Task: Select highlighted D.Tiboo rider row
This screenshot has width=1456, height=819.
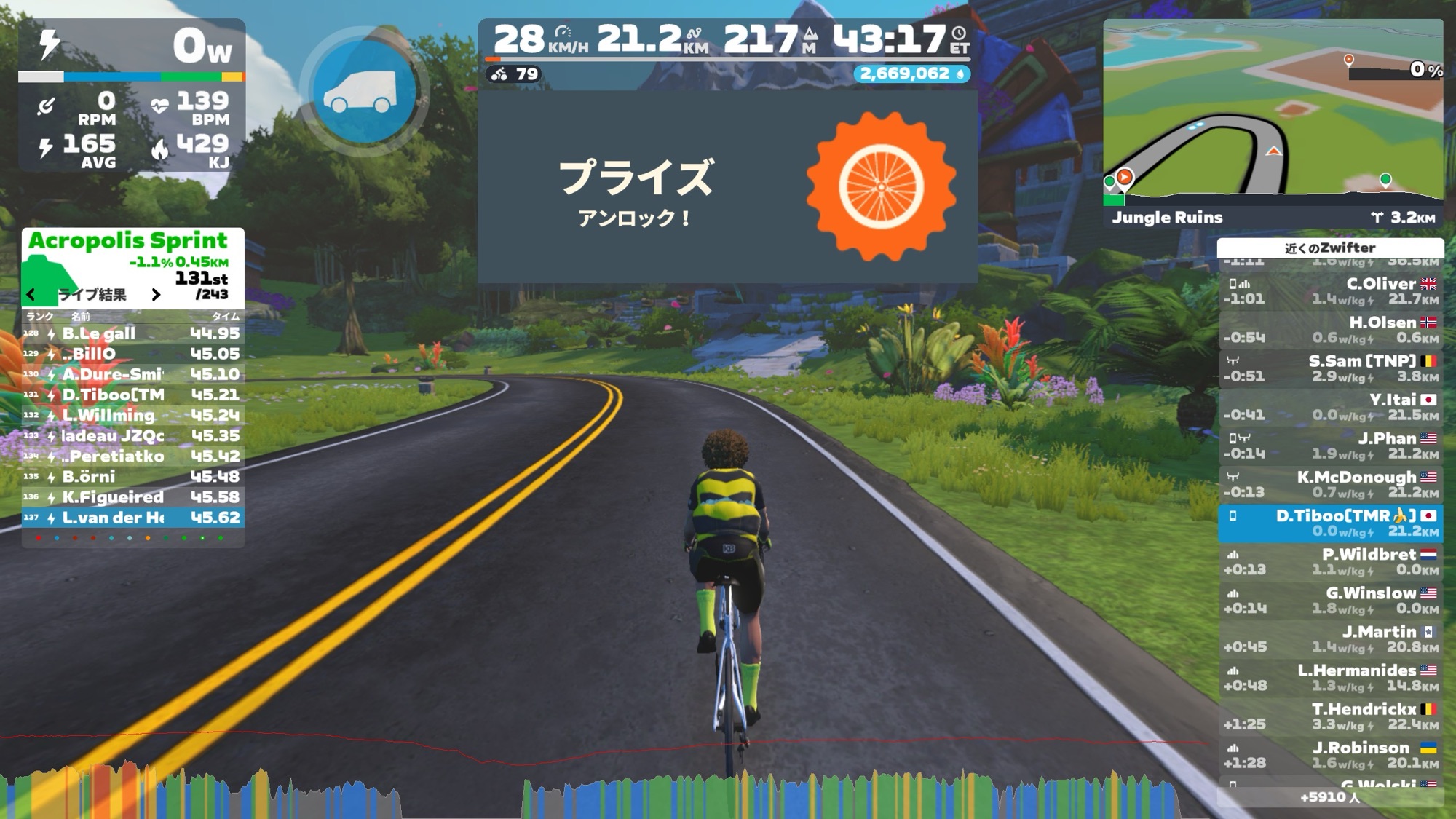Action: coord(1330,523)
